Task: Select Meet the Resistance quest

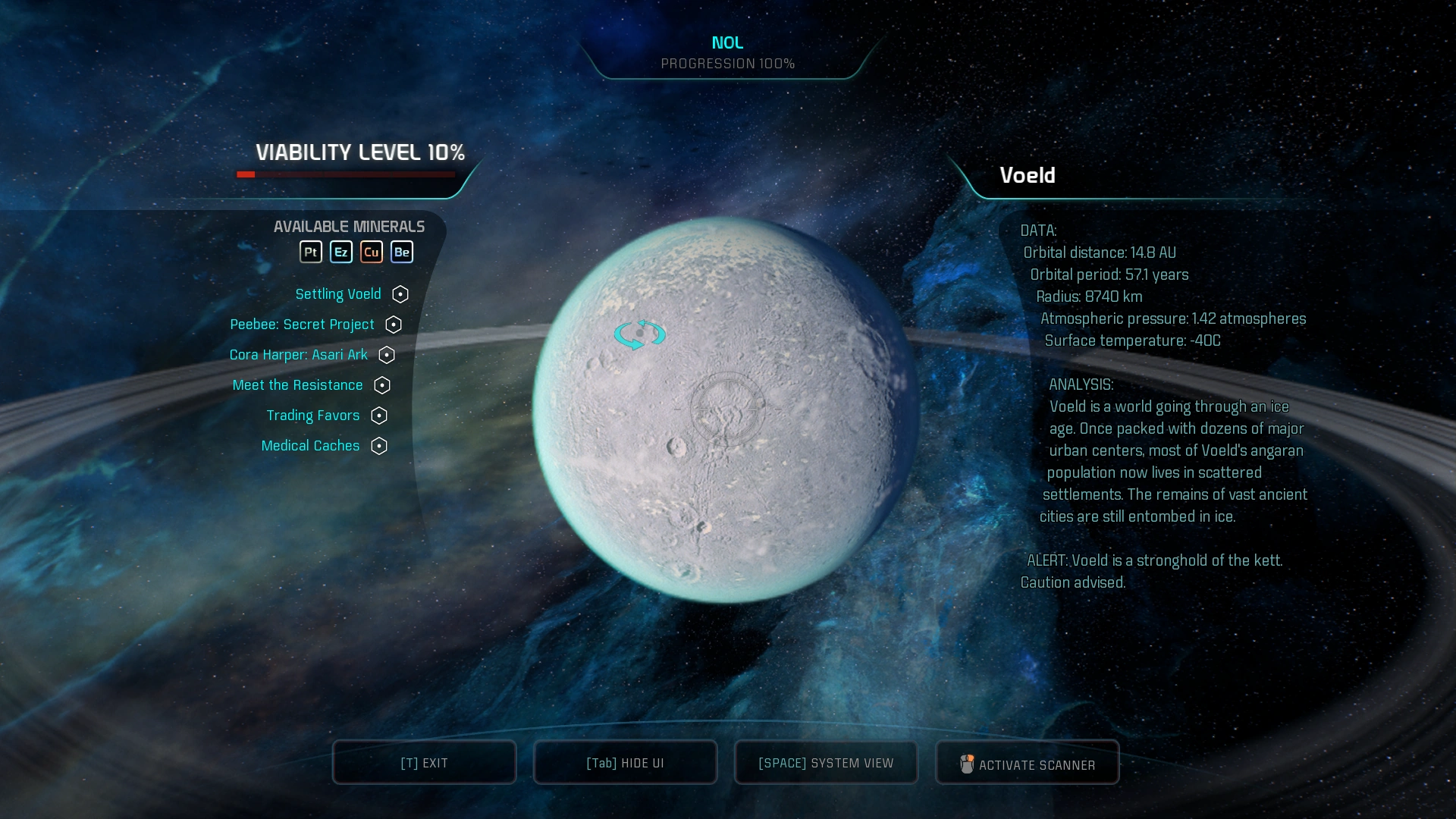Action: (x=297, y=385)
